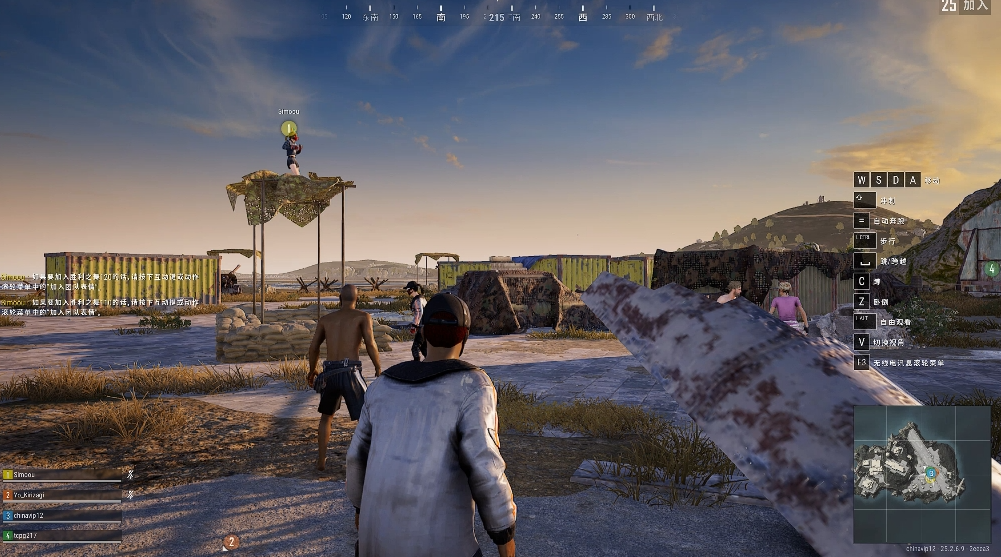Image resolution: width=1001 pixels, height=557 pixels.
Task: Click the compass heading bar
Action: 497,16
